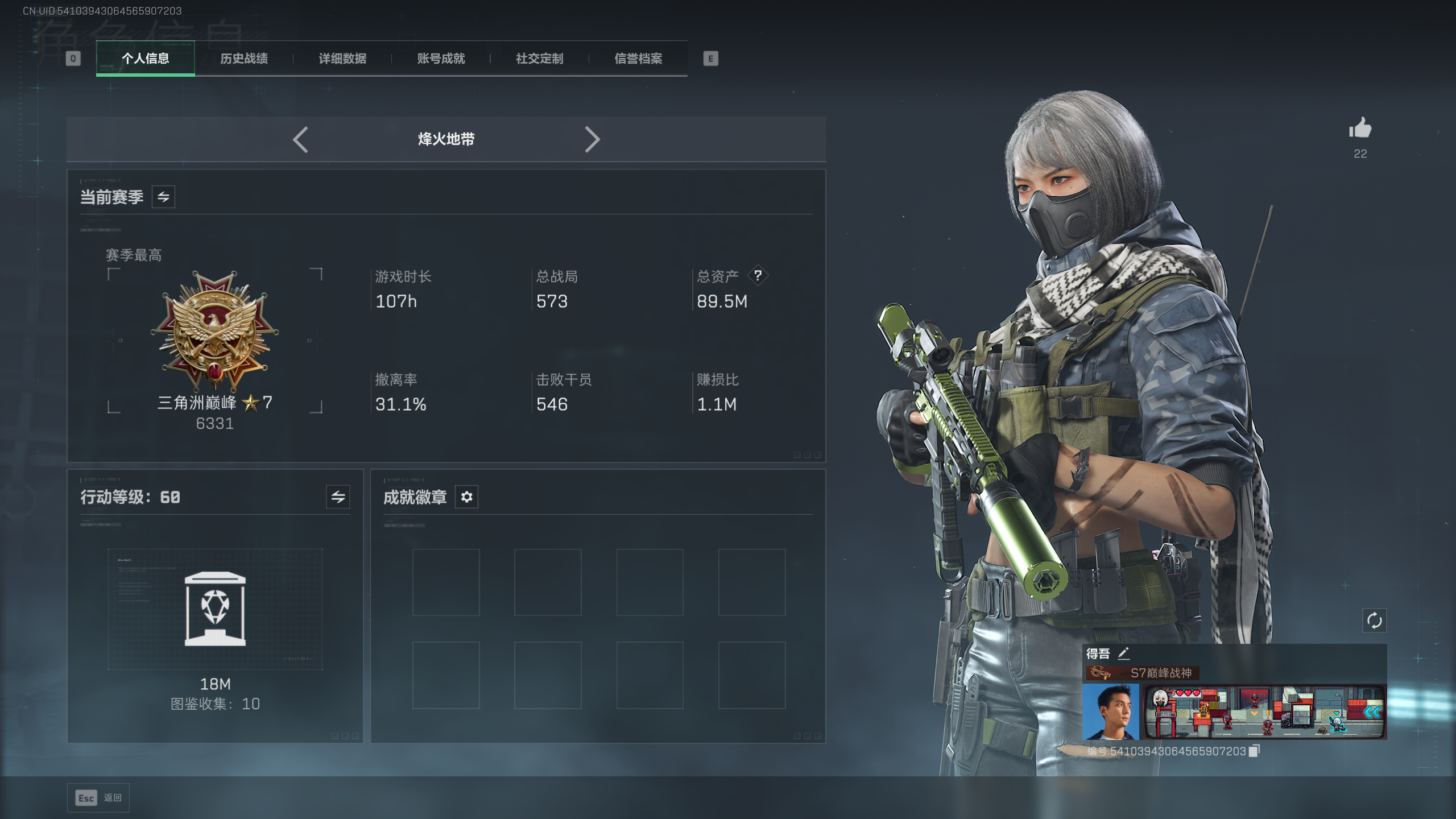Click the rotate character refresh icon
Viewport: 1456px width, 819px height.
click(x=1374, y=621)
